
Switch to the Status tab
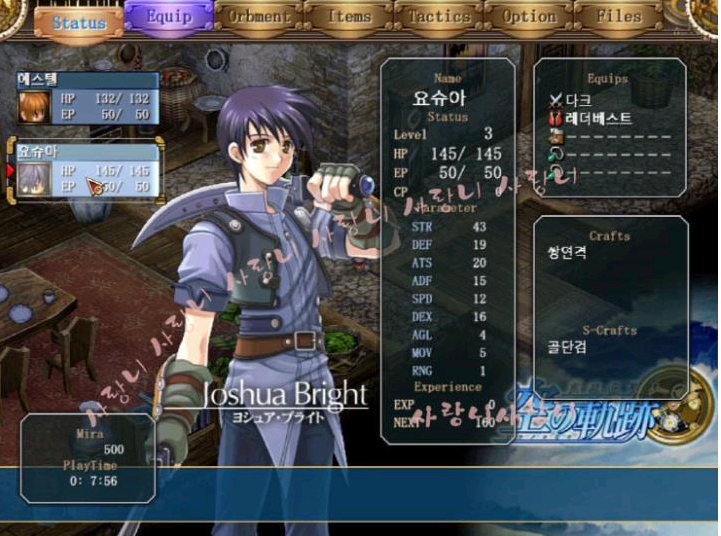coord(78,21)
